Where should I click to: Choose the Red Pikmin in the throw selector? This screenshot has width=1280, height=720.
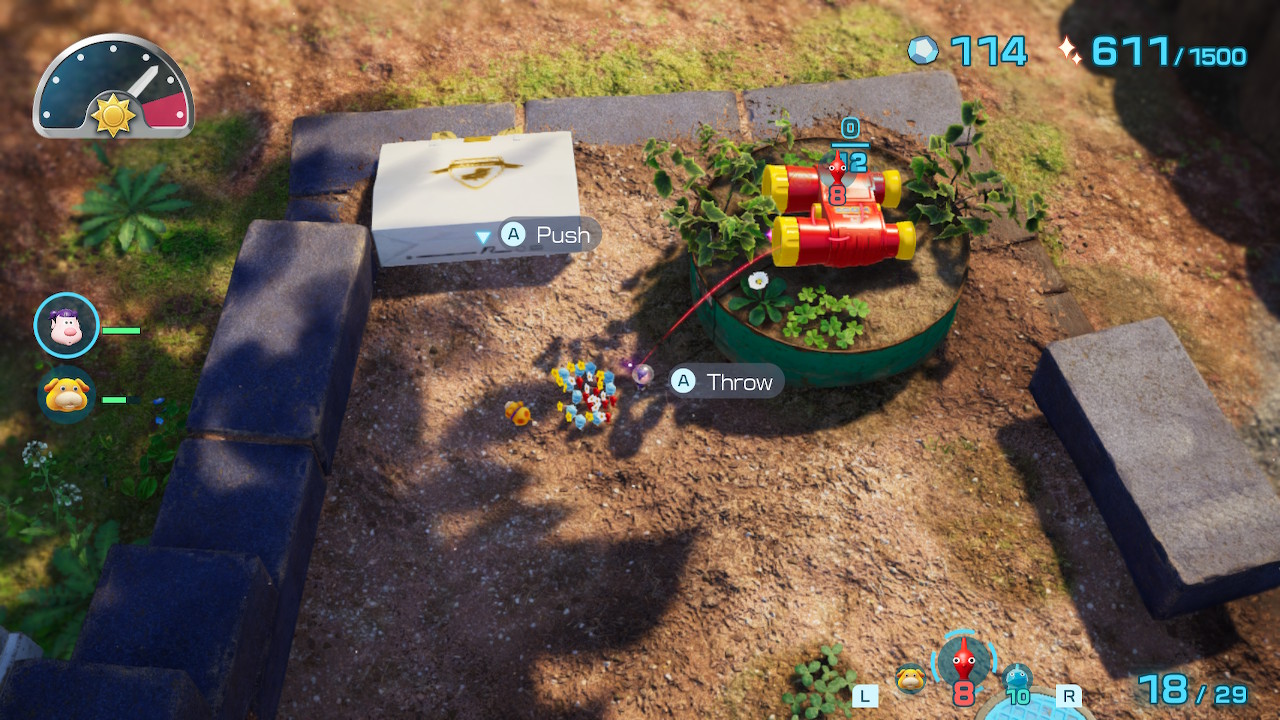click(x=963, y=660)
